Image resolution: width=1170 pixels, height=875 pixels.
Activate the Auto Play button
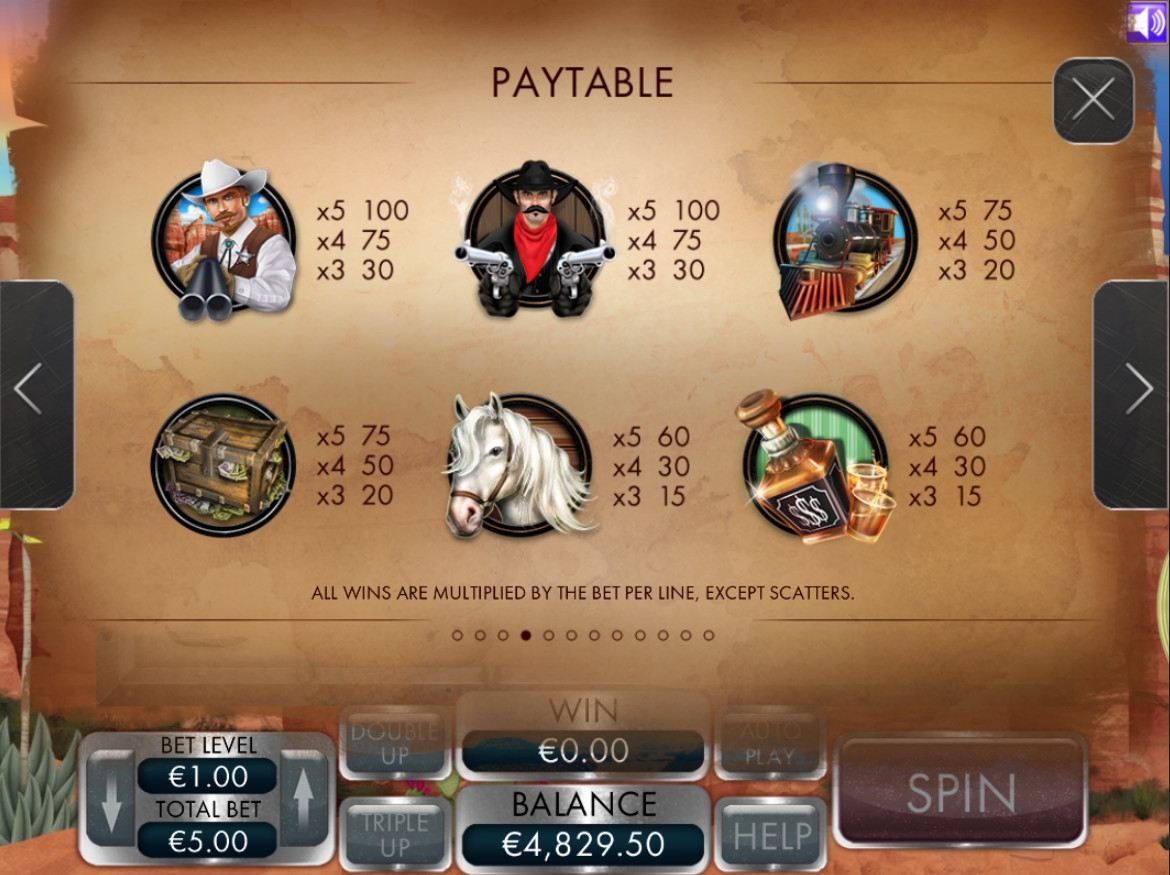(769, 744)
